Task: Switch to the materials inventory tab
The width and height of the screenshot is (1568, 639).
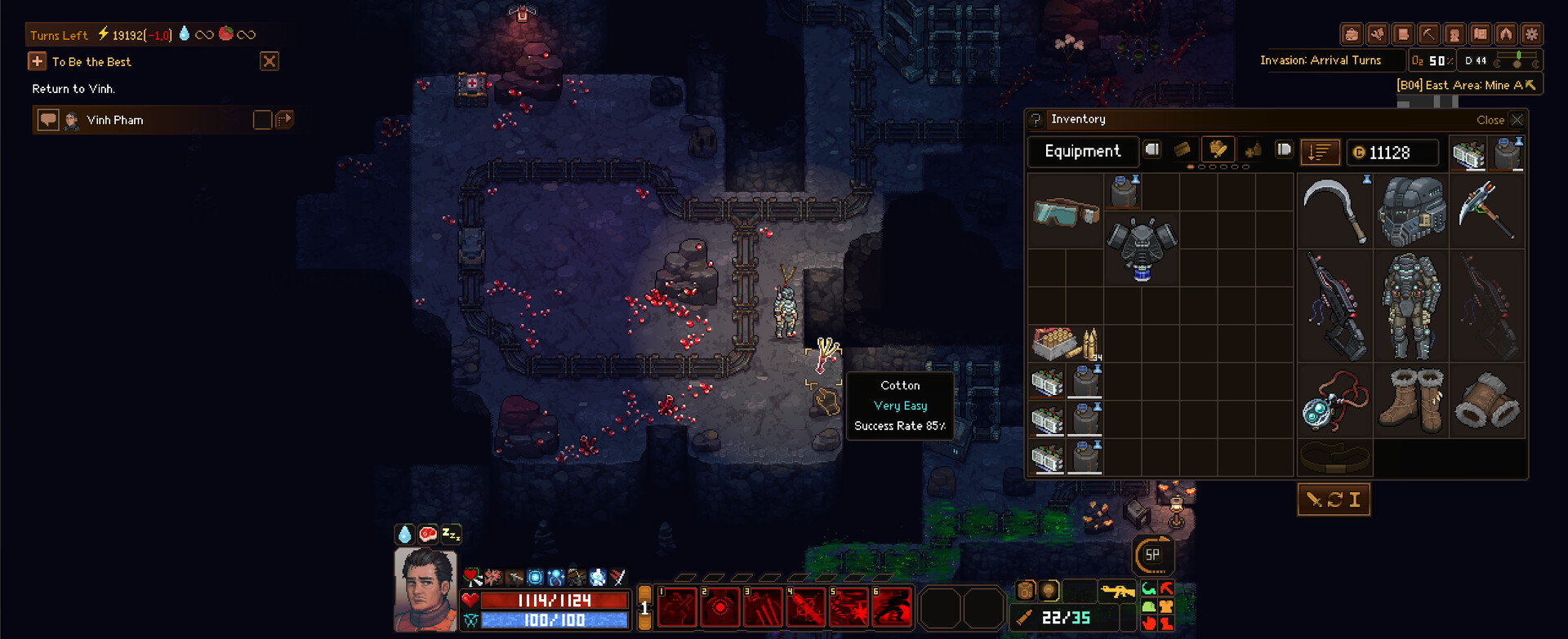Action: (1182, 151)
